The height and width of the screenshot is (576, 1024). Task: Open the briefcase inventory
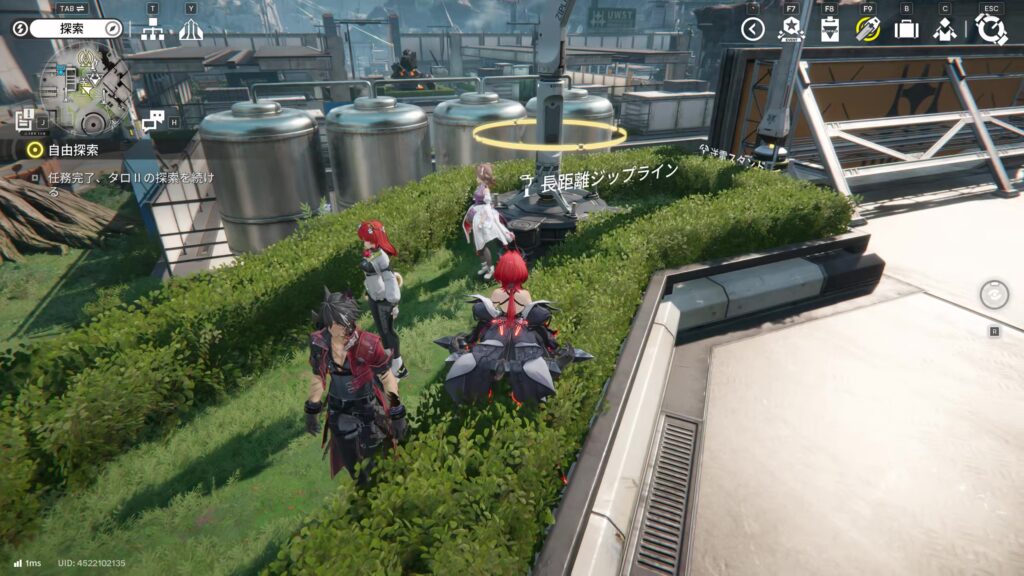click(x=906, y=29)
